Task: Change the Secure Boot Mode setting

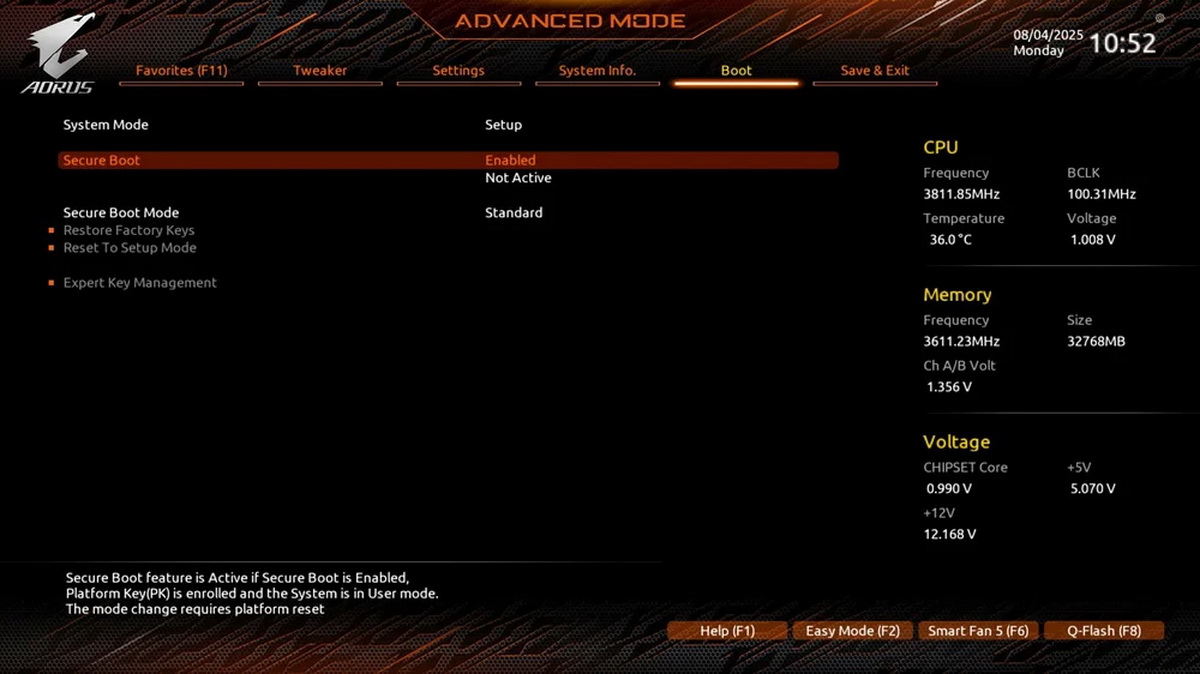Action: (513, 213)
